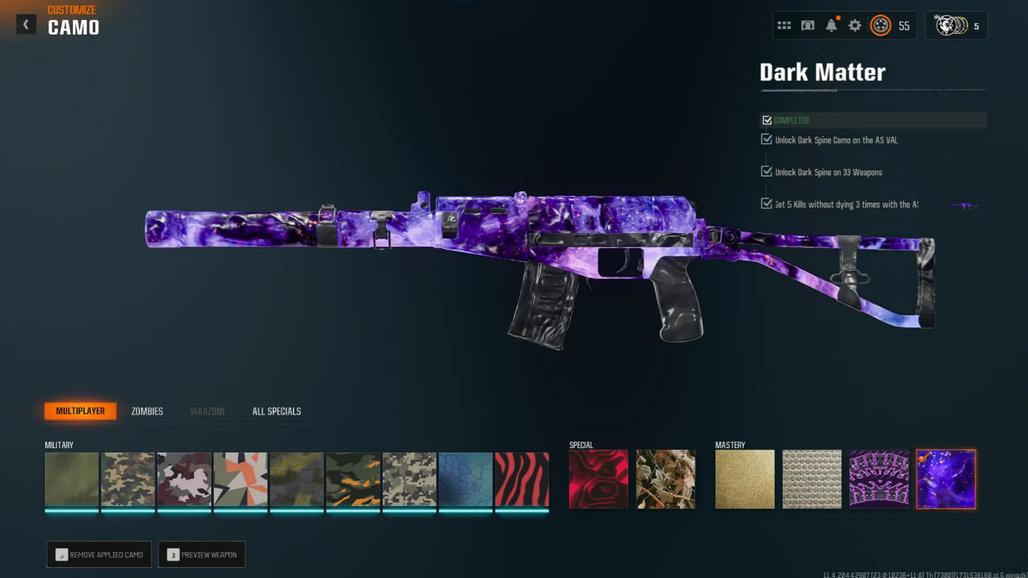Select the silver Diamond mastery camo

812,479
